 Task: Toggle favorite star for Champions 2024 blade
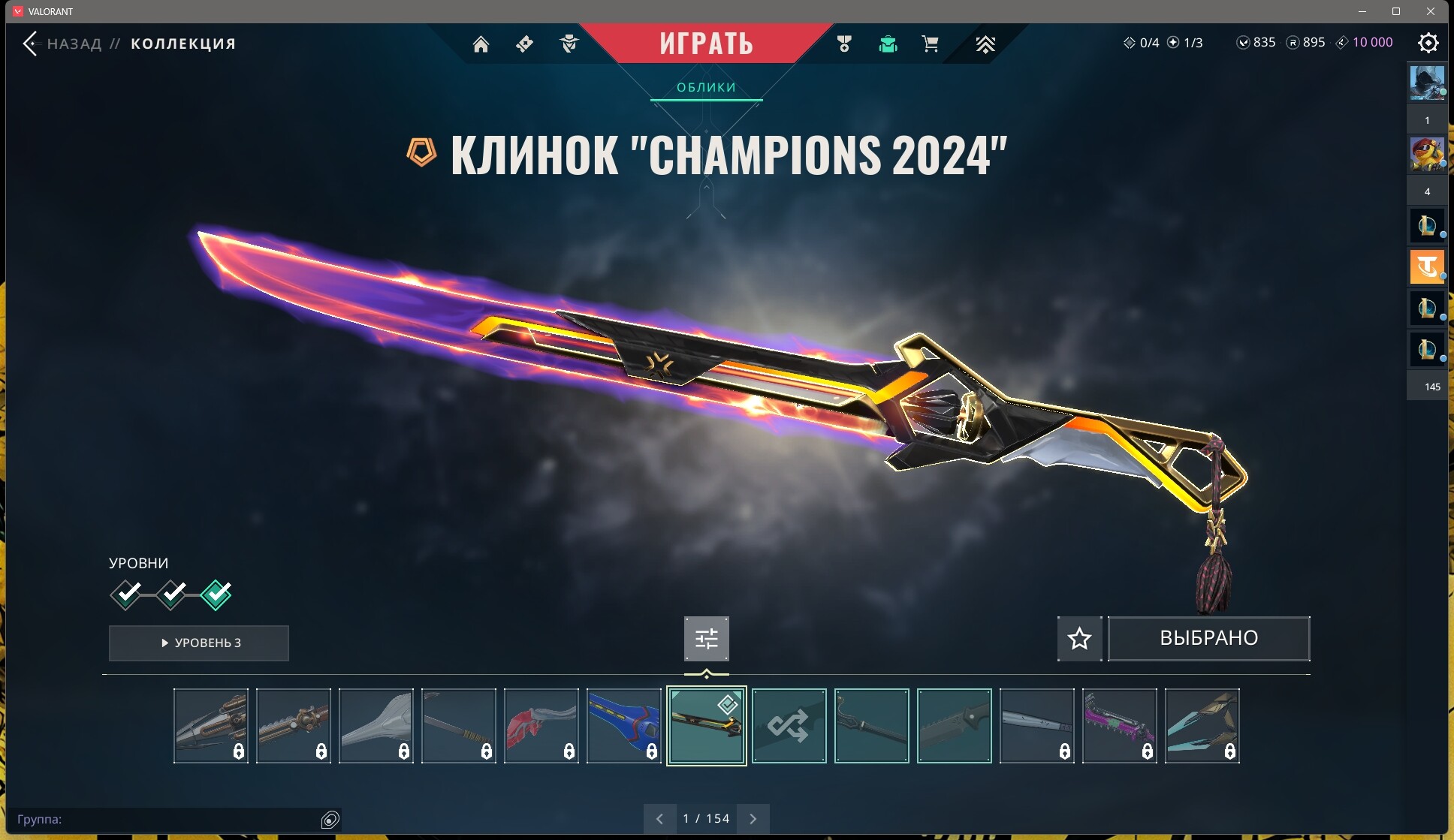[x=1079, y=639]
